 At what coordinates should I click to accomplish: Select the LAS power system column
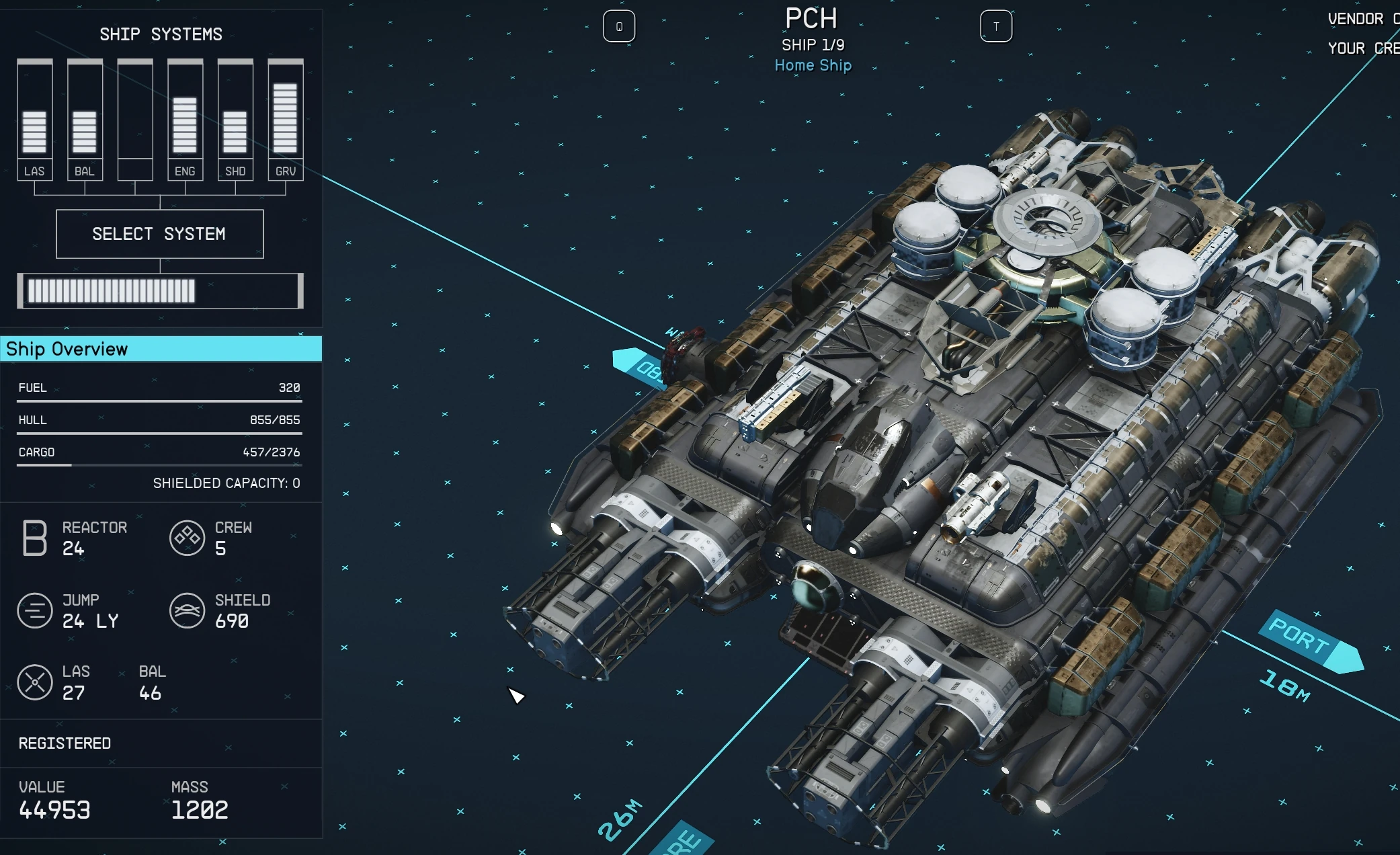click(34, 120)
